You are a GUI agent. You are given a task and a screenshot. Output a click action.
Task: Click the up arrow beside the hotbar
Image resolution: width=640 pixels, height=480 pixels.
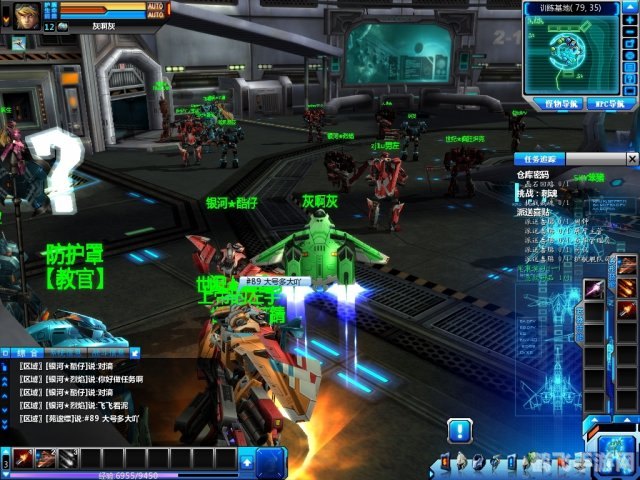[246, 461]
